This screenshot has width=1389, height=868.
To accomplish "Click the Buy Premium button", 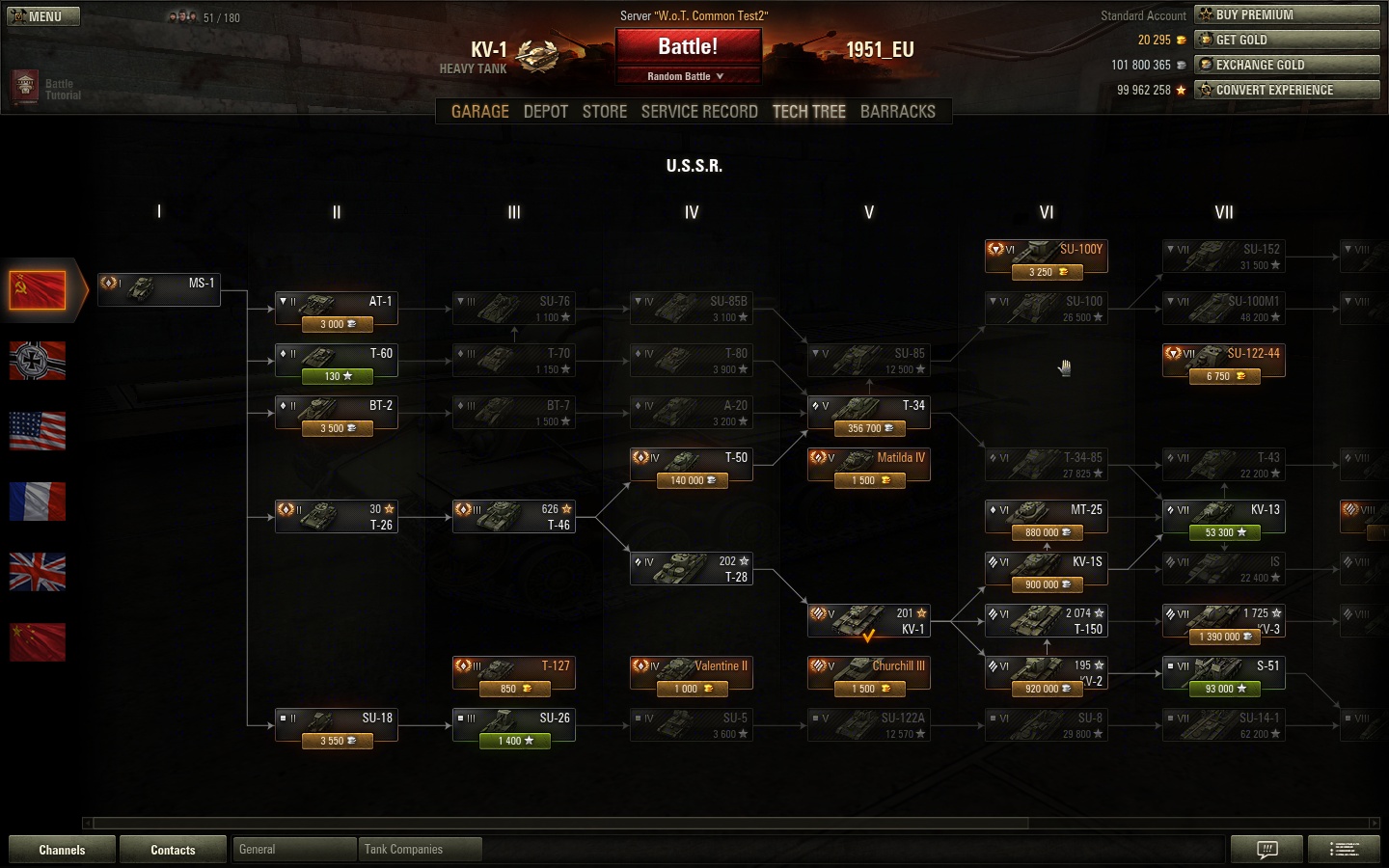I will pos(1287,14).
